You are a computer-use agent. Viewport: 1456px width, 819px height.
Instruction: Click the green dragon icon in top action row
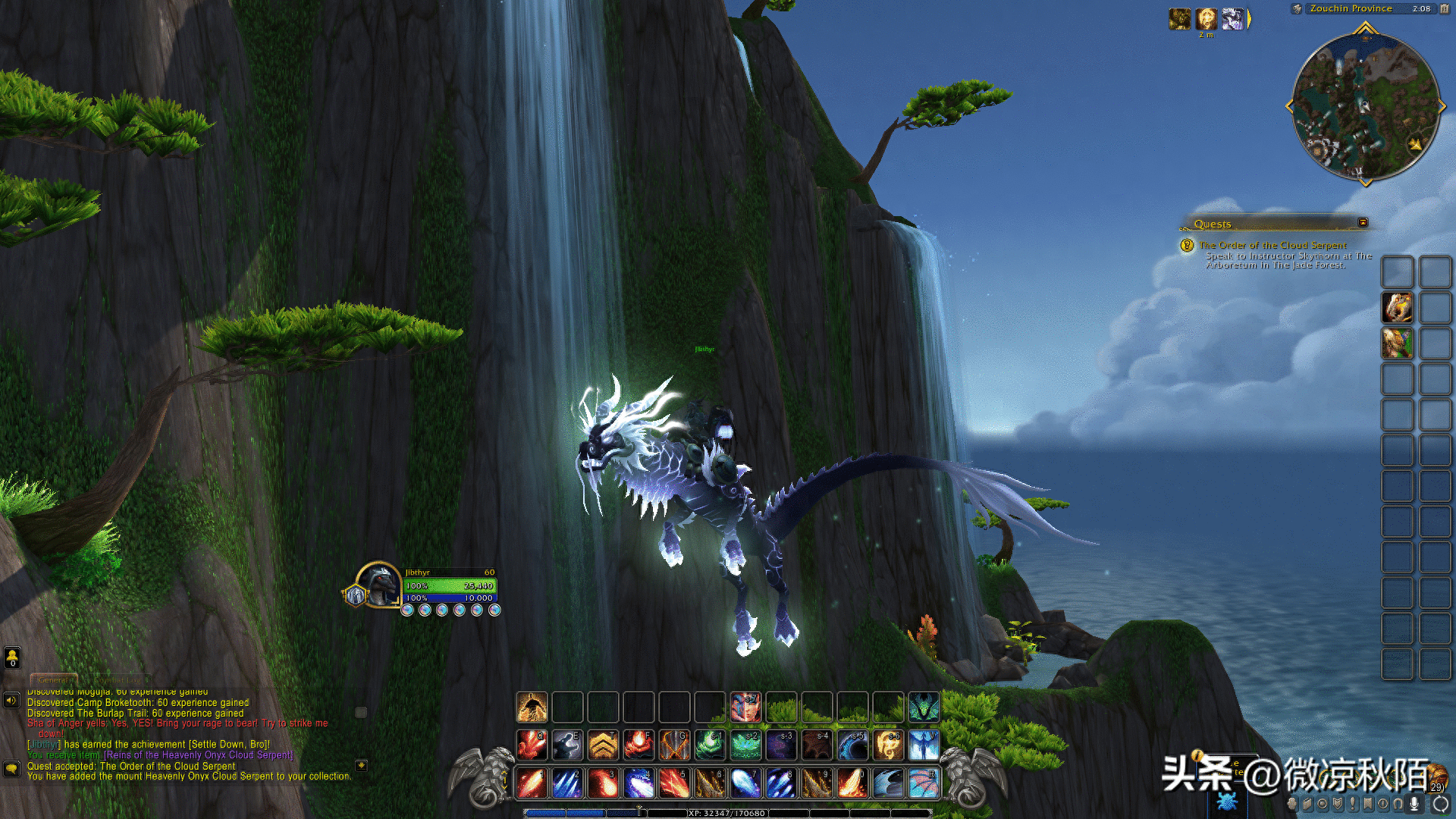pyautogui.click(x=924, y=708)
